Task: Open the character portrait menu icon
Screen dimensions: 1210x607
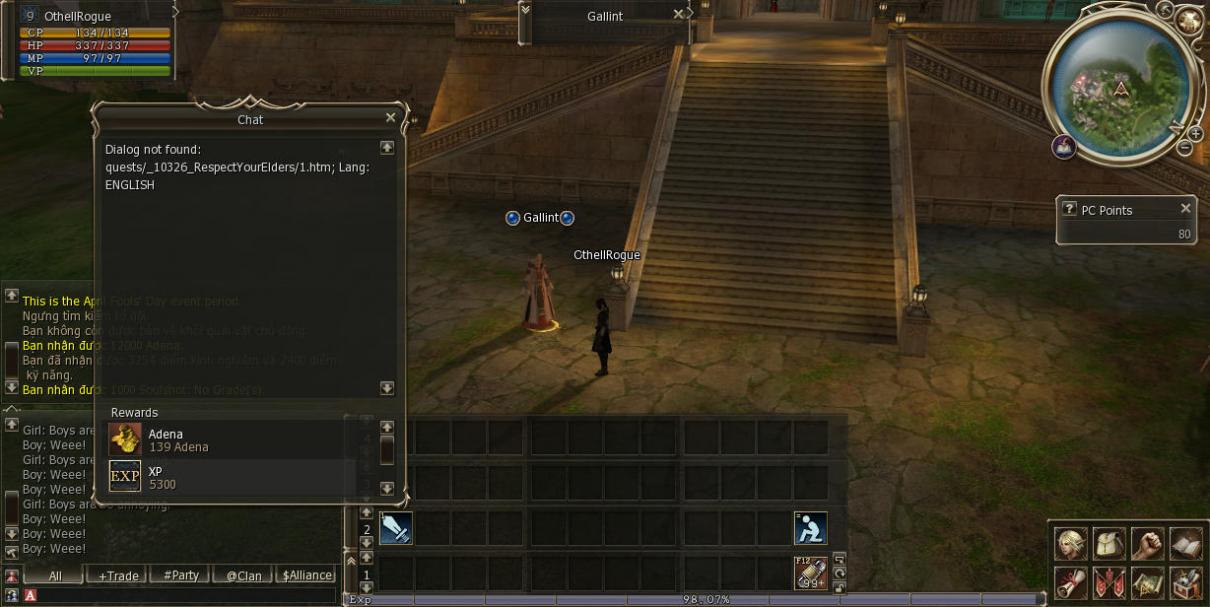Action: (x=1070, y=543)
